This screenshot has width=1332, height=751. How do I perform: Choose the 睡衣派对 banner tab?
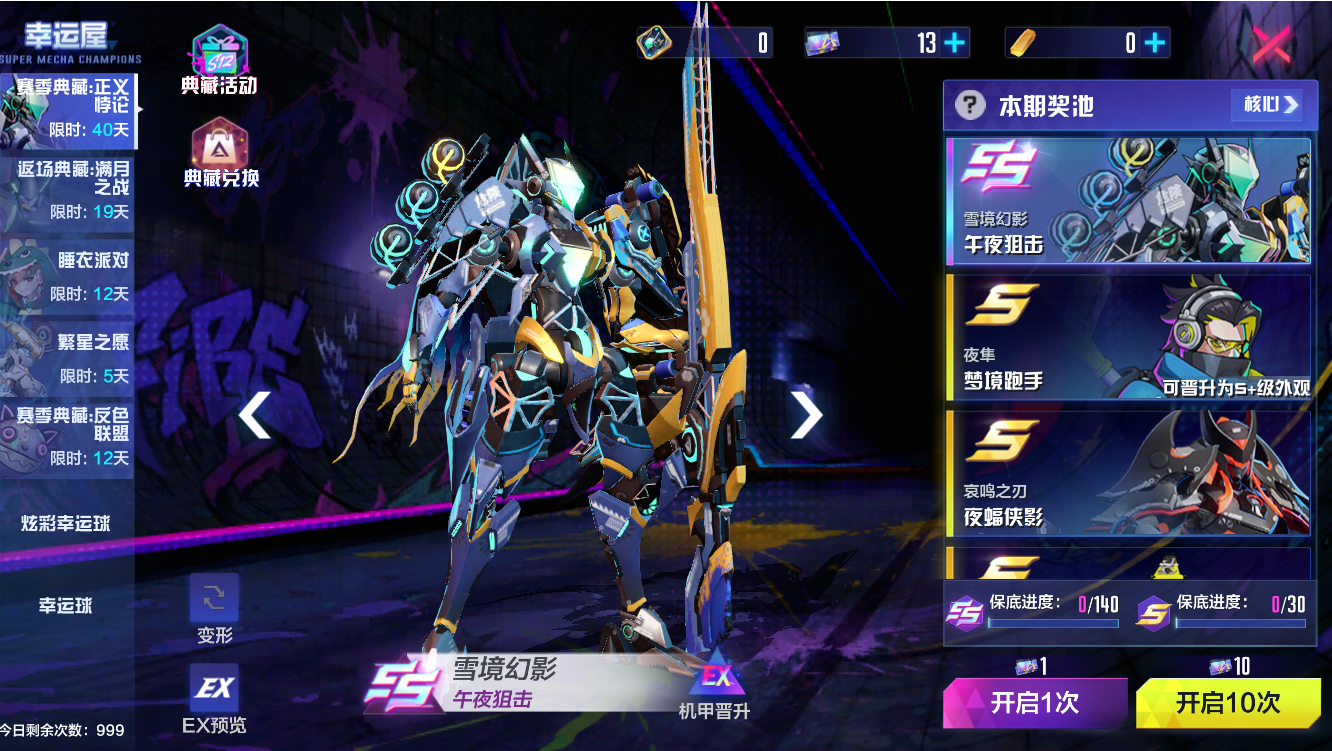(68, 274)
